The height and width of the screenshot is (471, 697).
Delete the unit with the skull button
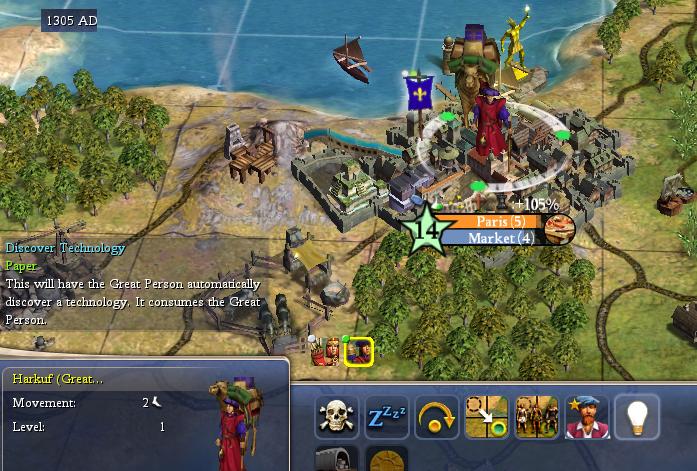click(337, 417)
